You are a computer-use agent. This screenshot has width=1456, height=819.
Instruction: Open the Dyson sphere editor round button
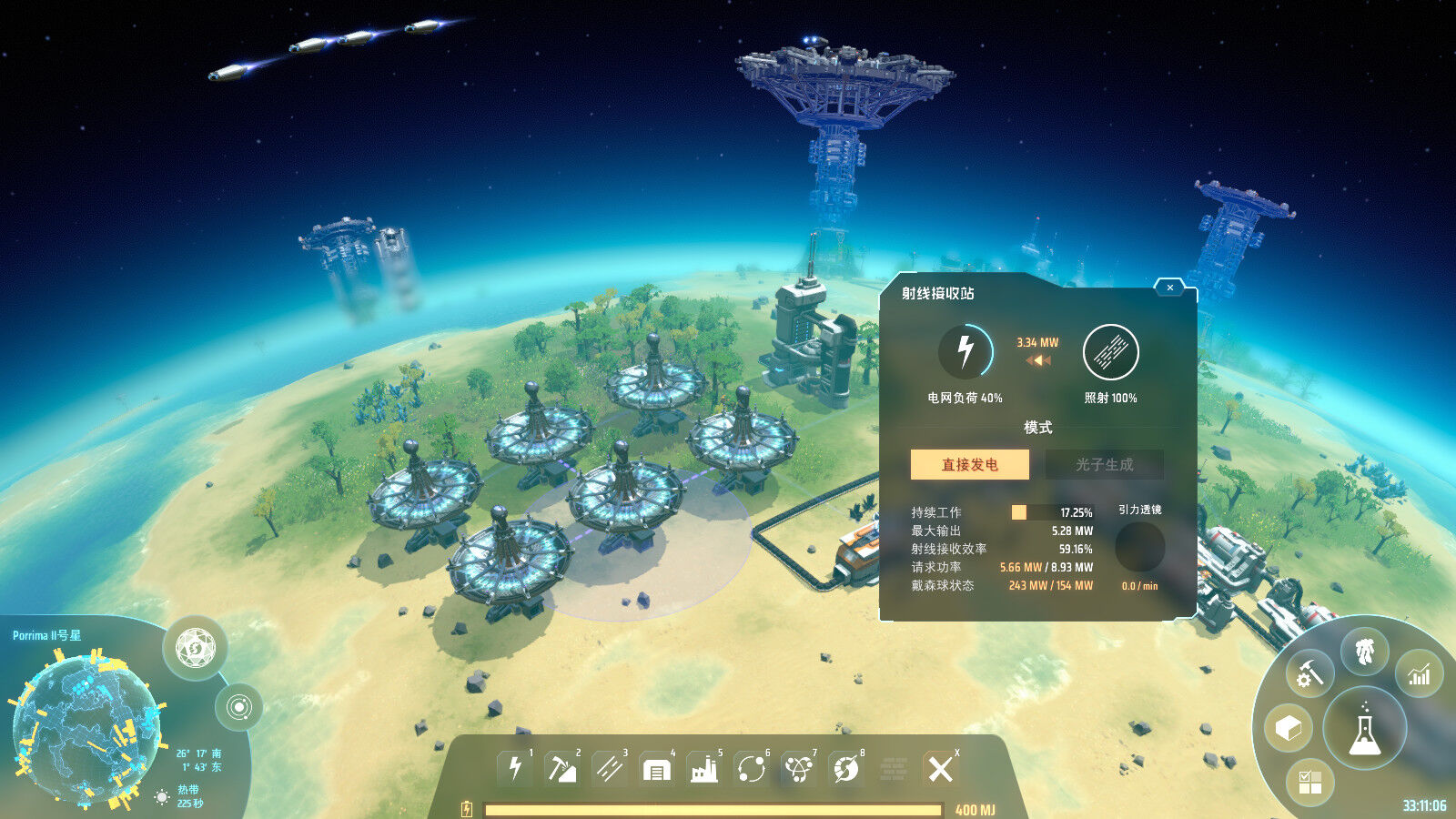195,648
